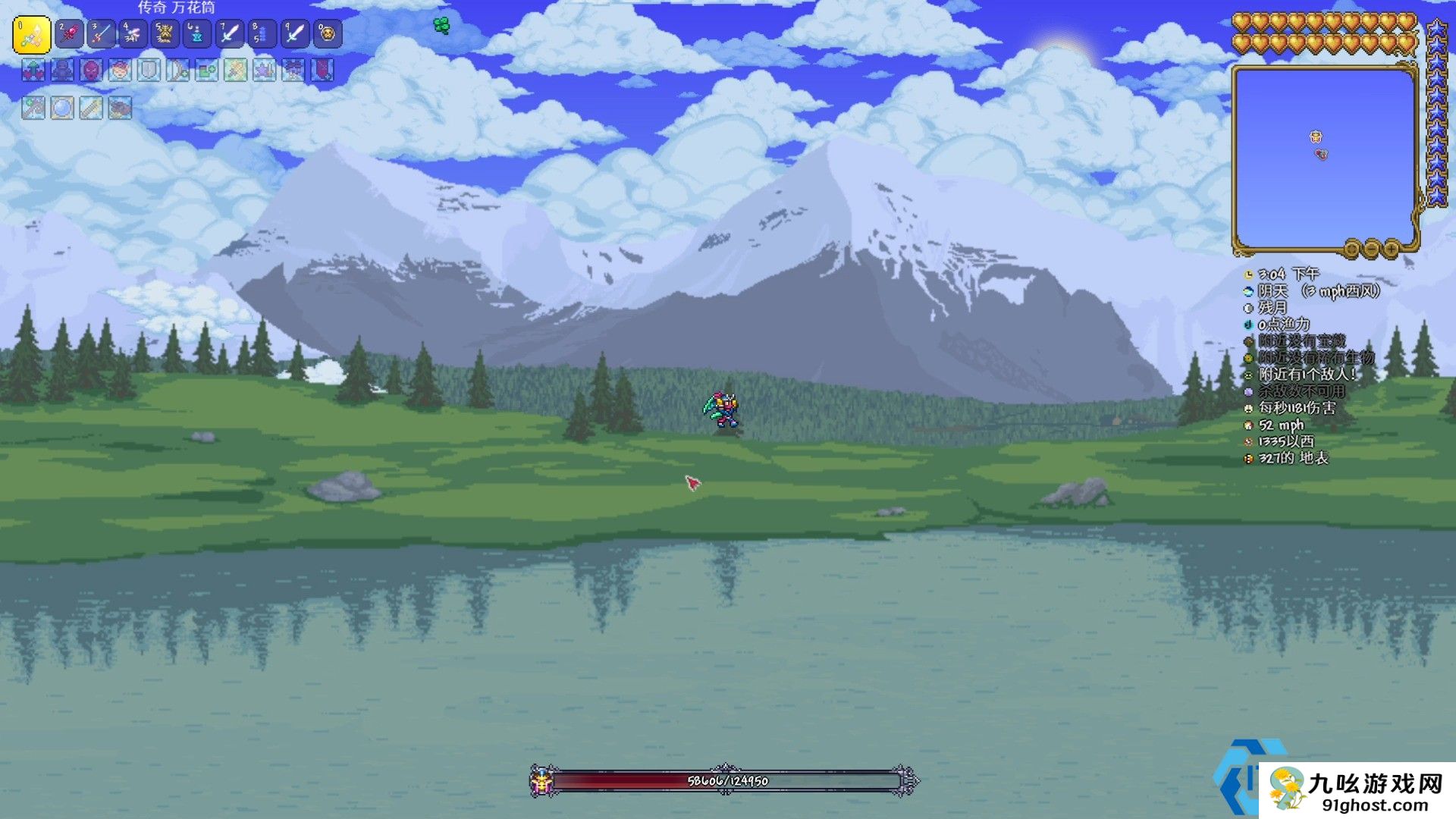Click the boss head marker on the minimap
Viewport: 1456px width, 819px height.
(x=1316, y=137)
